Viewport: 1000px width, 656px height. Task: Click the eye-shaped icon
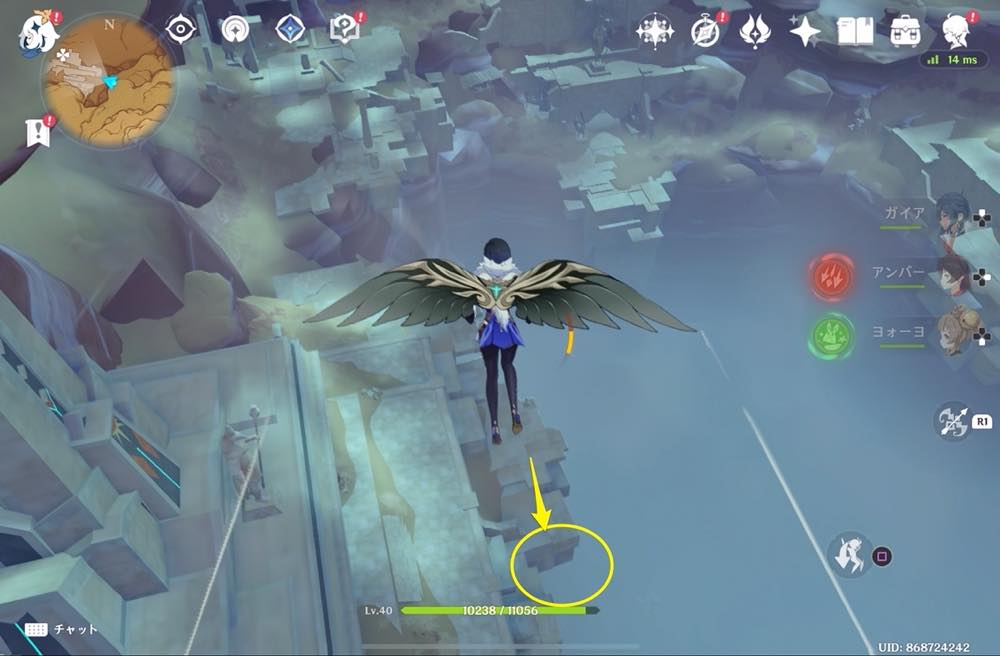pyautogui.click(x=181, y=30)
